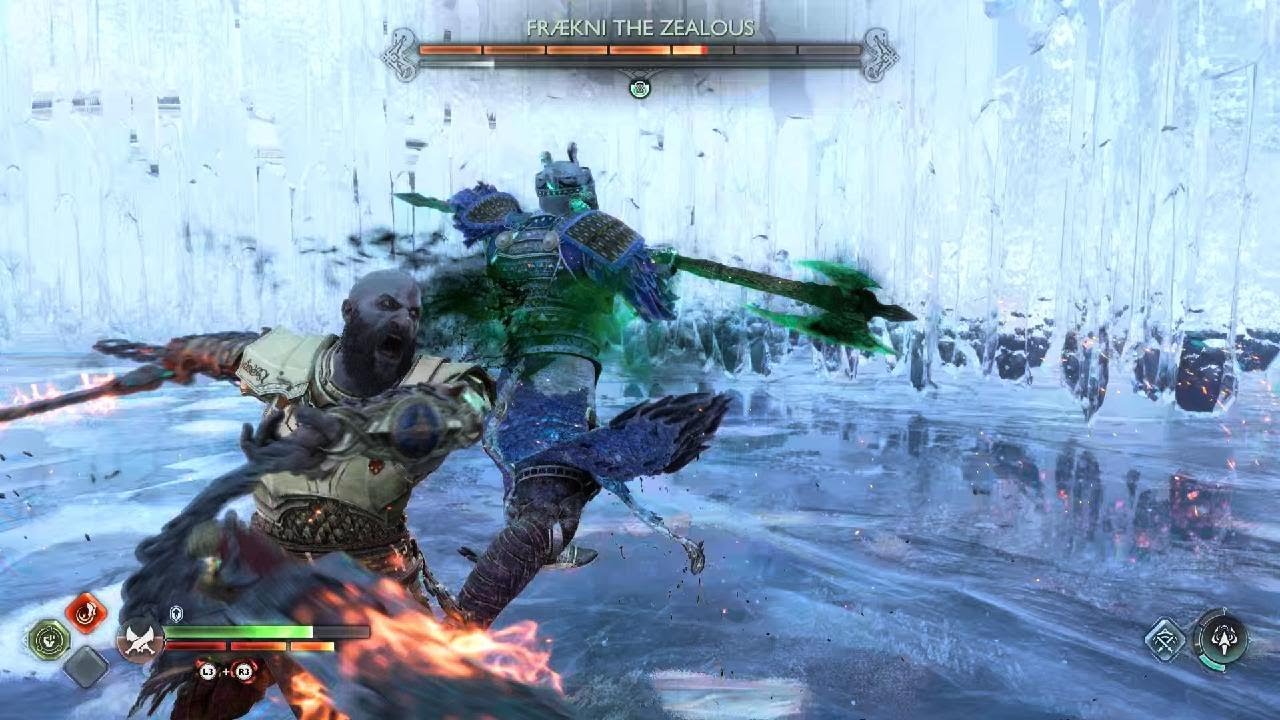
Task: Select the crossed blades weapon emblem
Action: [139, 639]
